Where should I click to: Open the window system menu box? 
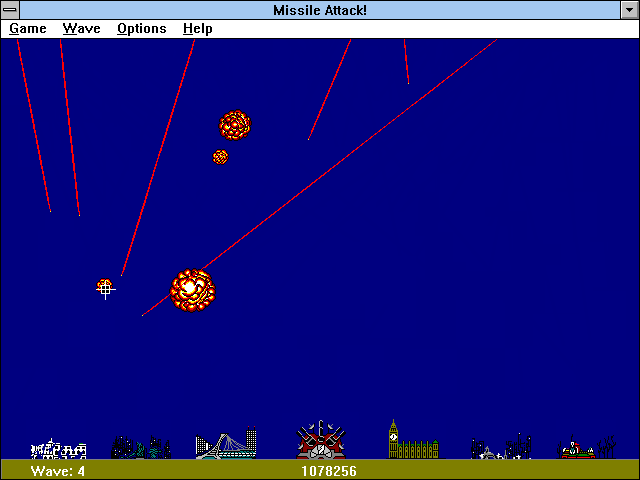pos(11,10)
